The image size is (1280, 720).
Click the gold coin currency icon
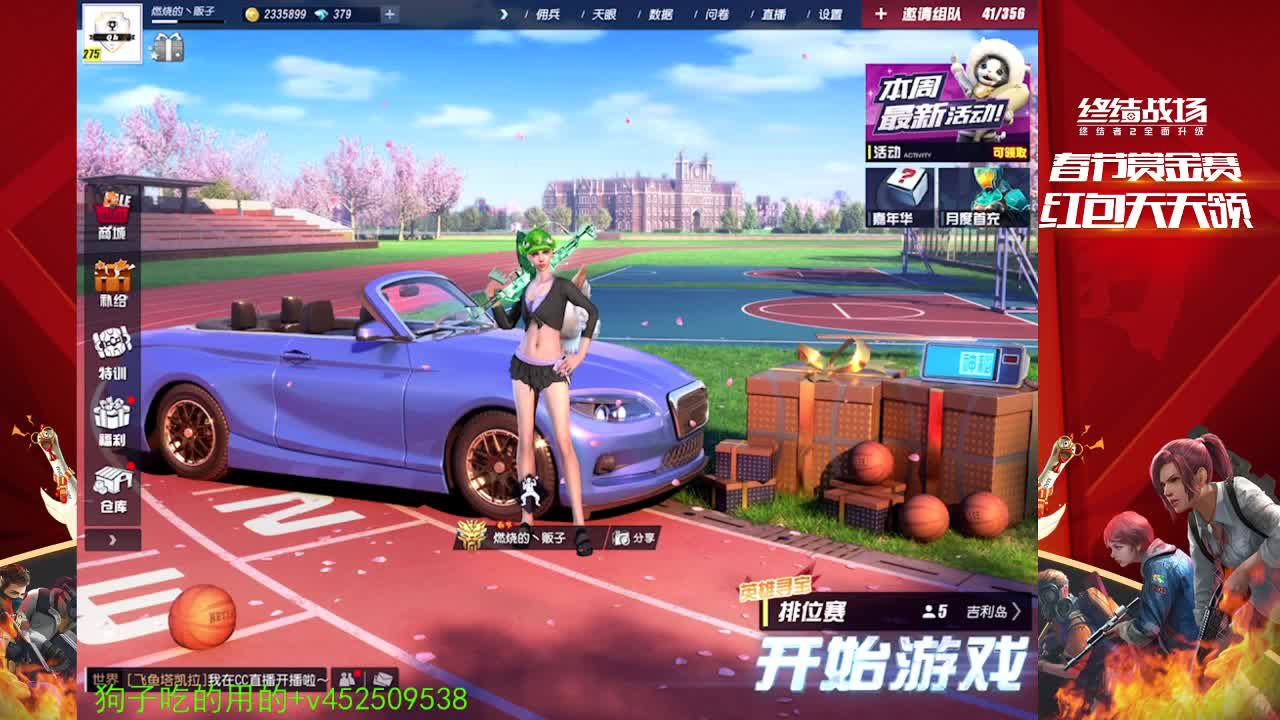tap(250, 15)
